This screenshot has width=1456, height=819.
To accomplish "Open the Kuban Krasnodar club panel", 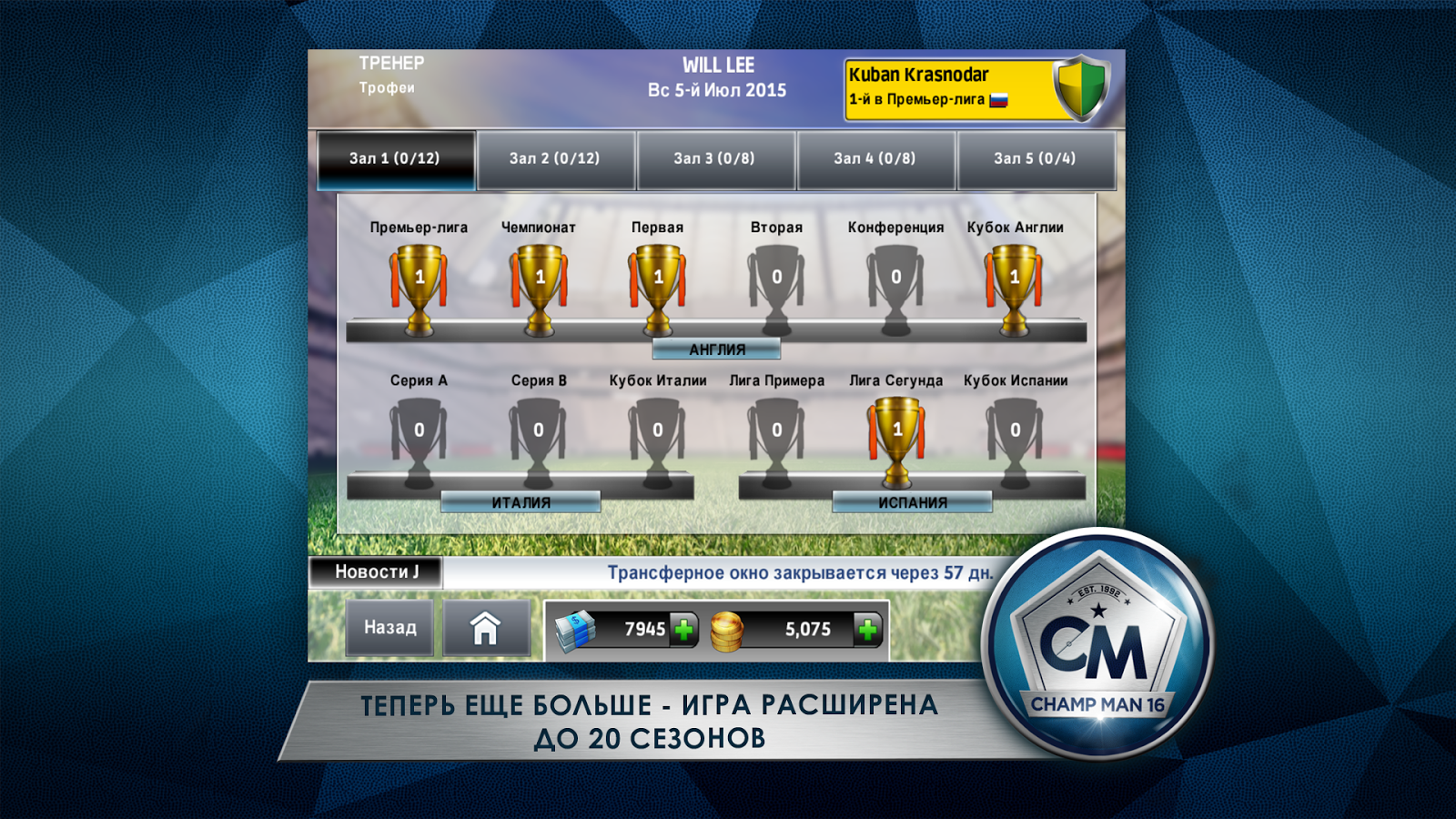I will pos(976,88).
